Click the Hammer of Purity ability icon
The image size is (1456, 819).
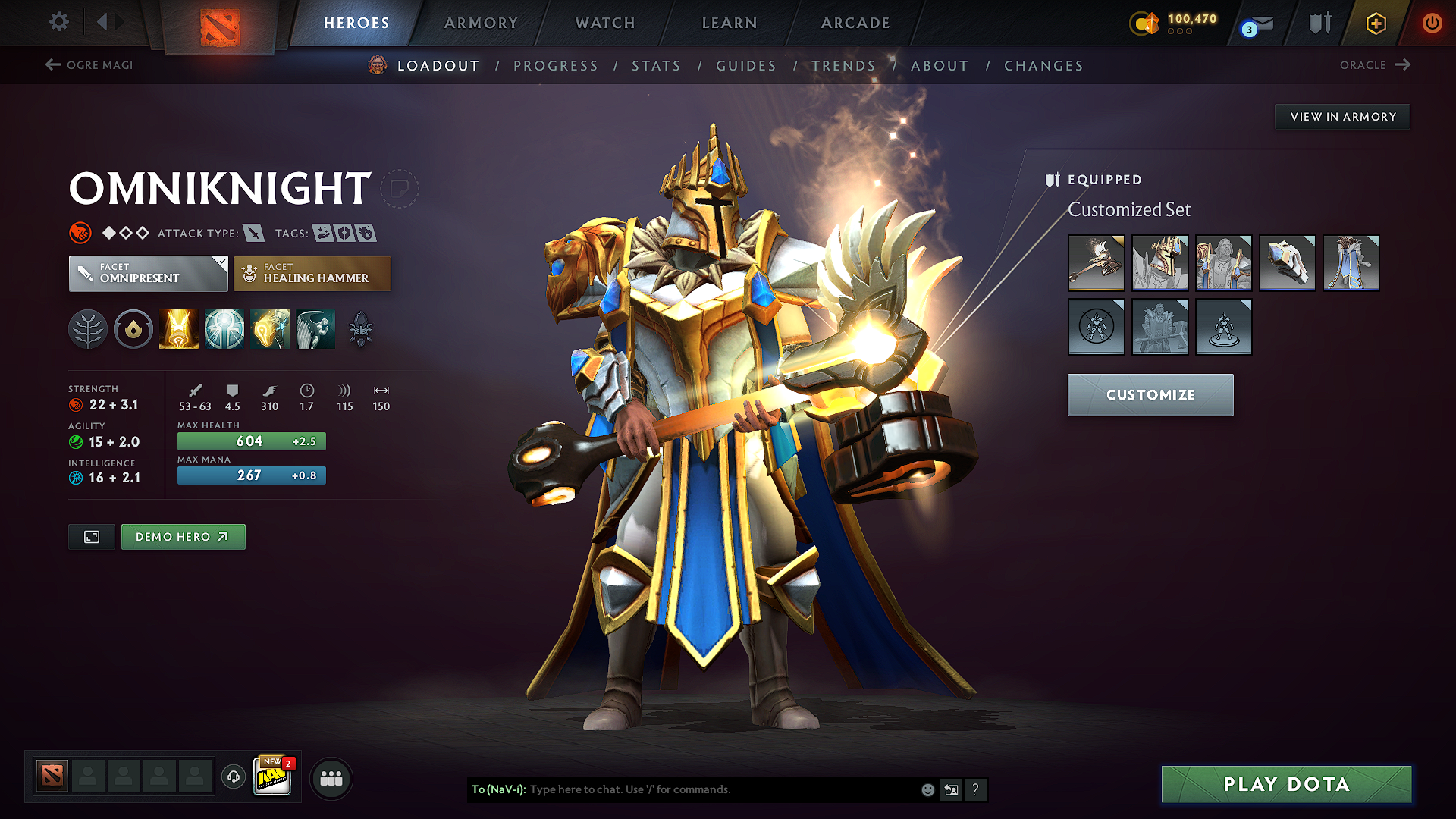(269, 328)
